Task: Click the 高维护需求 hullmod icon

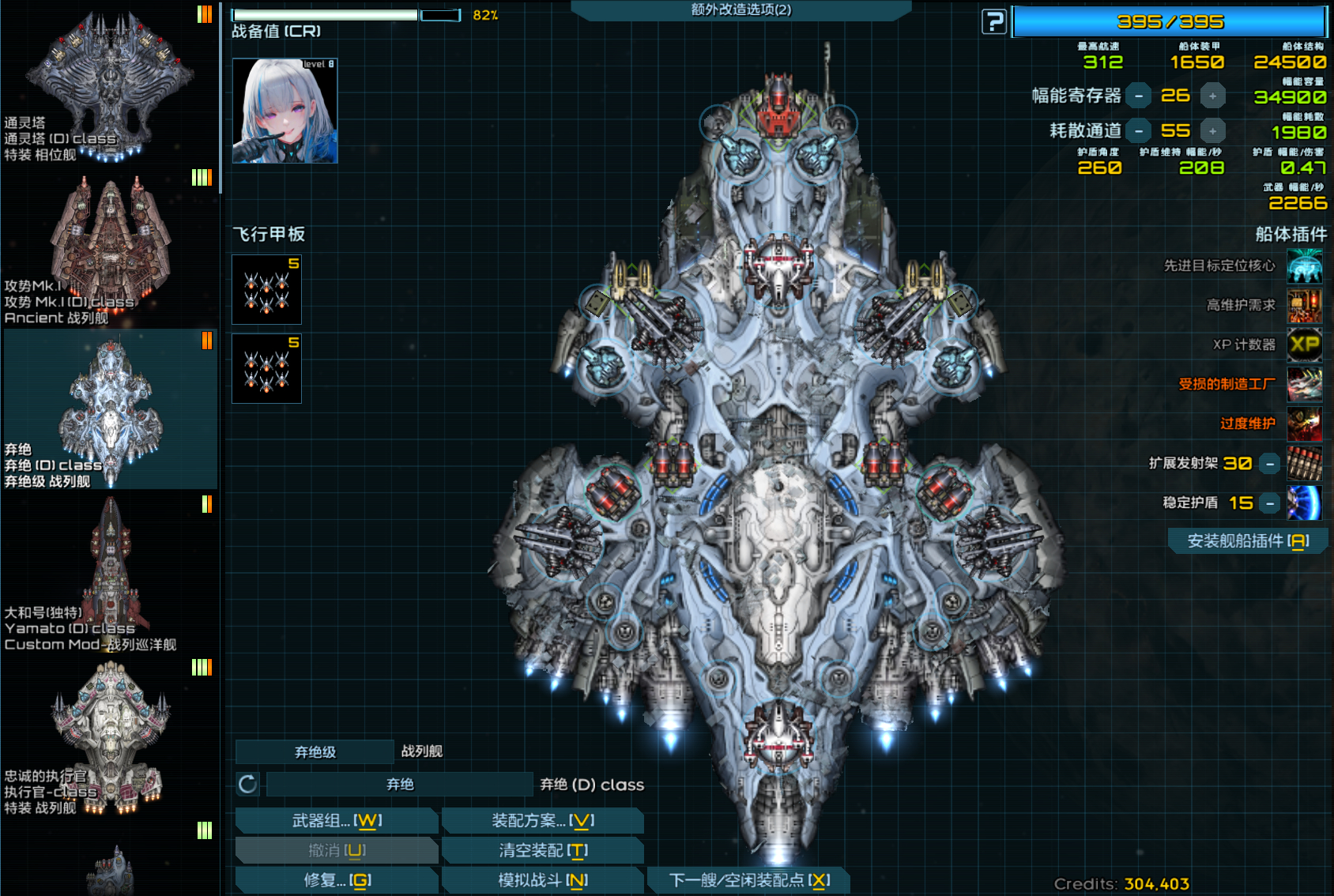Action: pos(1305,306)
